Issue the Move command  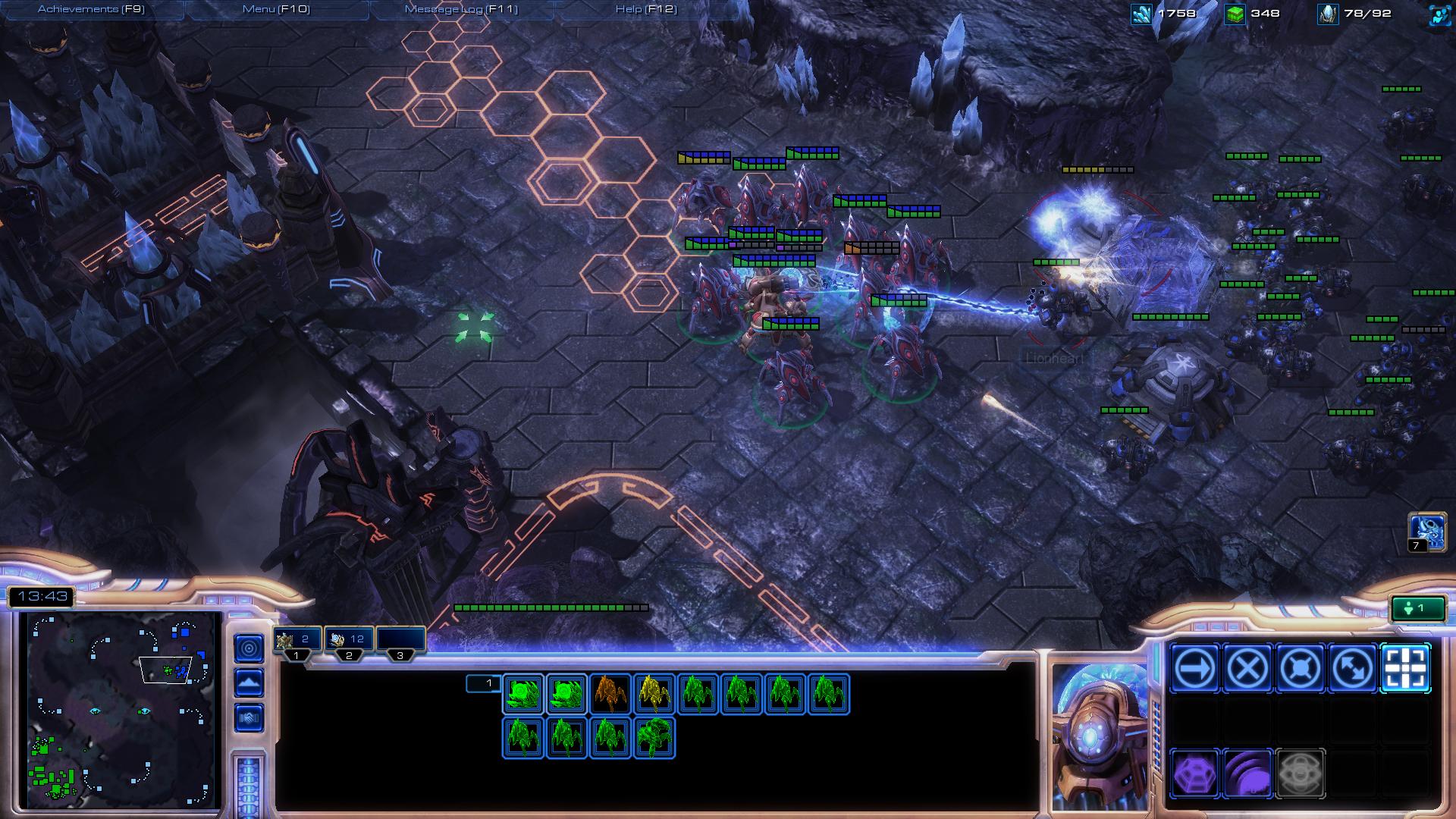[x=1195, y=668]
